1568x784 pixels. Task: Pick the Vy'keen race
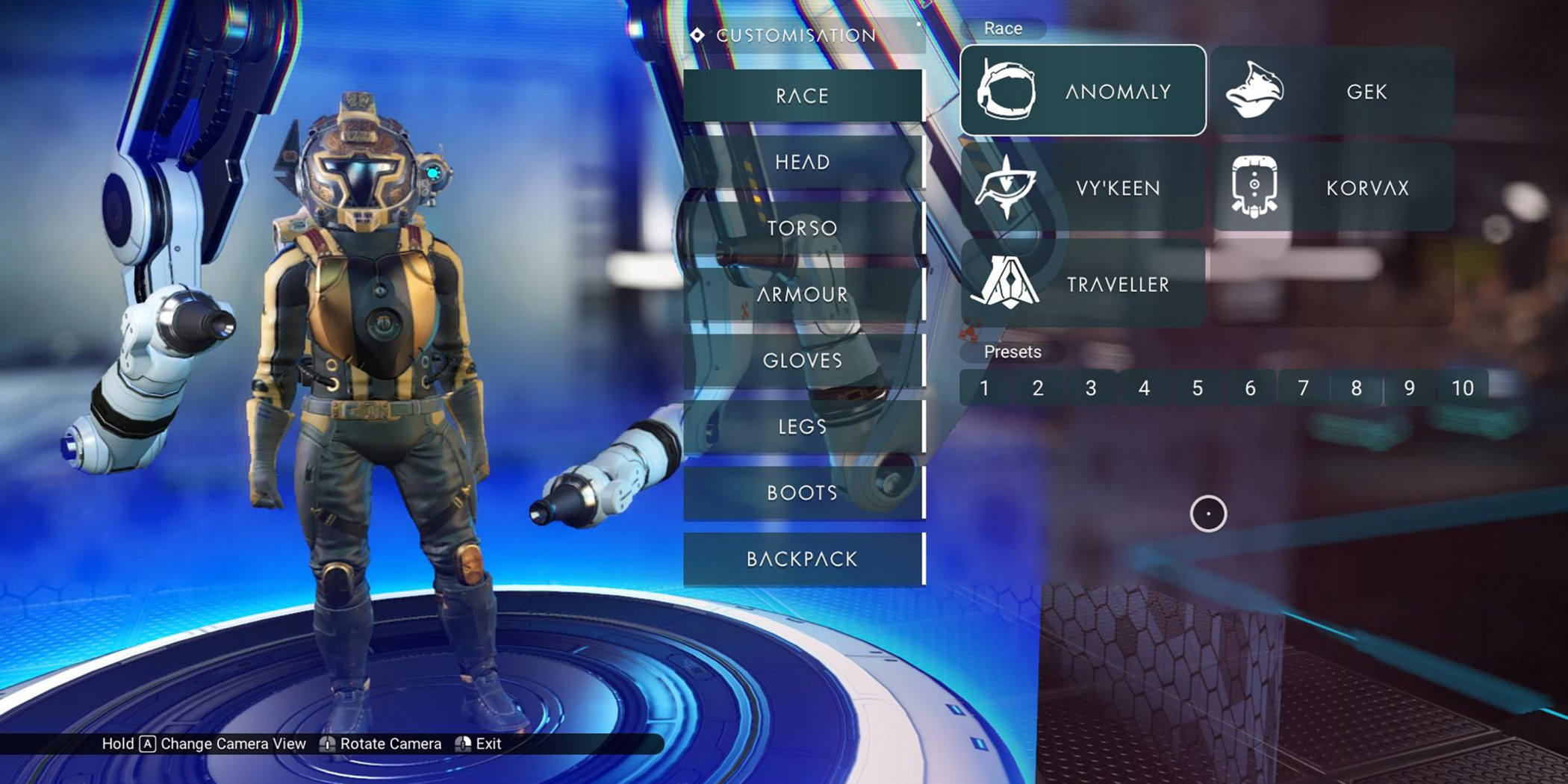pos(1083,187)
